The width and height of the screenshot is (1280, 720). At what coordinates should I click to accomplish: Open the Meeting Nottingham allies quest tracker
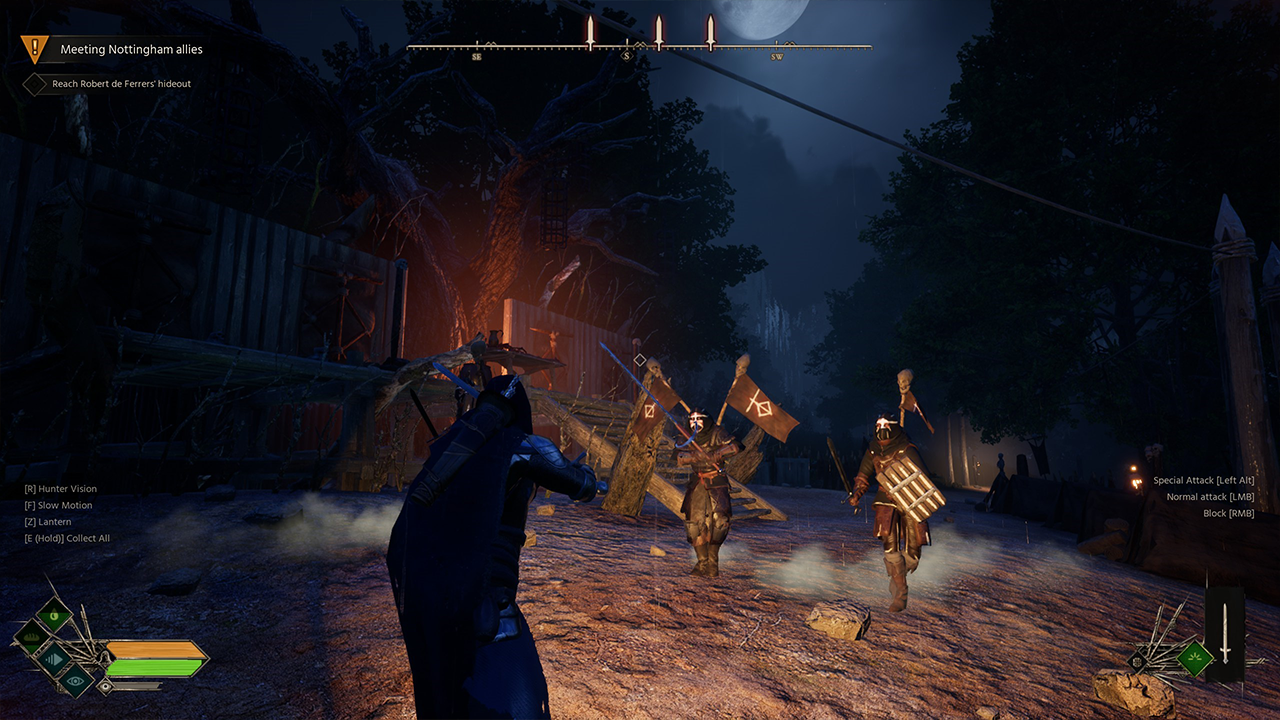pyautogui.click(x=131, y=49)
